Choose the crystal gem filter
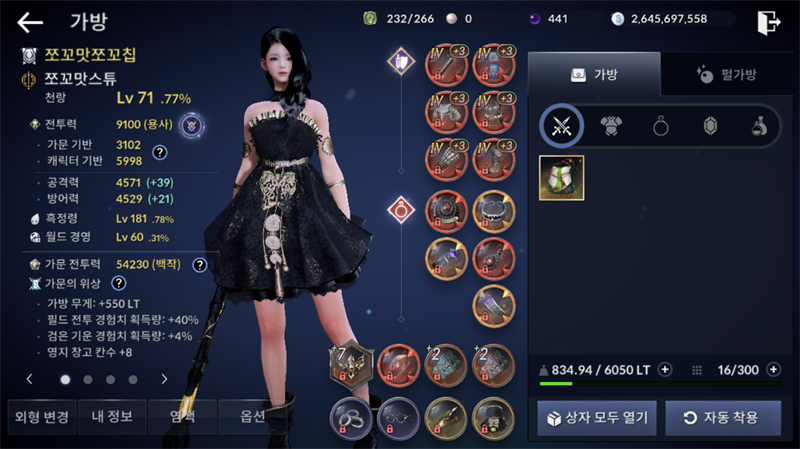Screen dimensions: 800x449 710,125
